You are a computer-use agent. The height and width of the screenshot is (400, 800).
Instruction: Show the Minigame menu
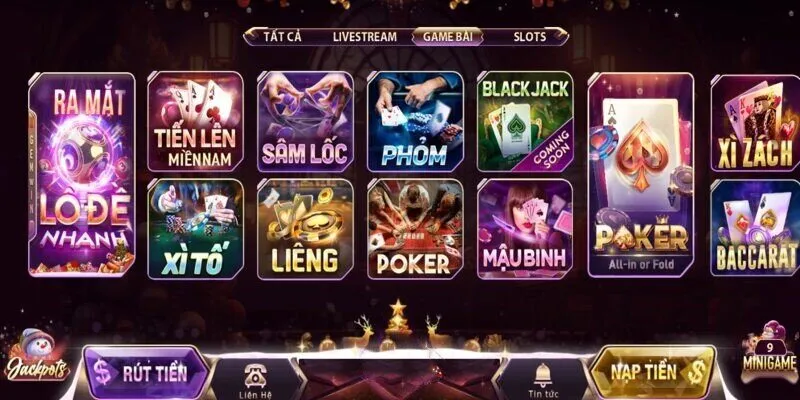coord(768,352)
